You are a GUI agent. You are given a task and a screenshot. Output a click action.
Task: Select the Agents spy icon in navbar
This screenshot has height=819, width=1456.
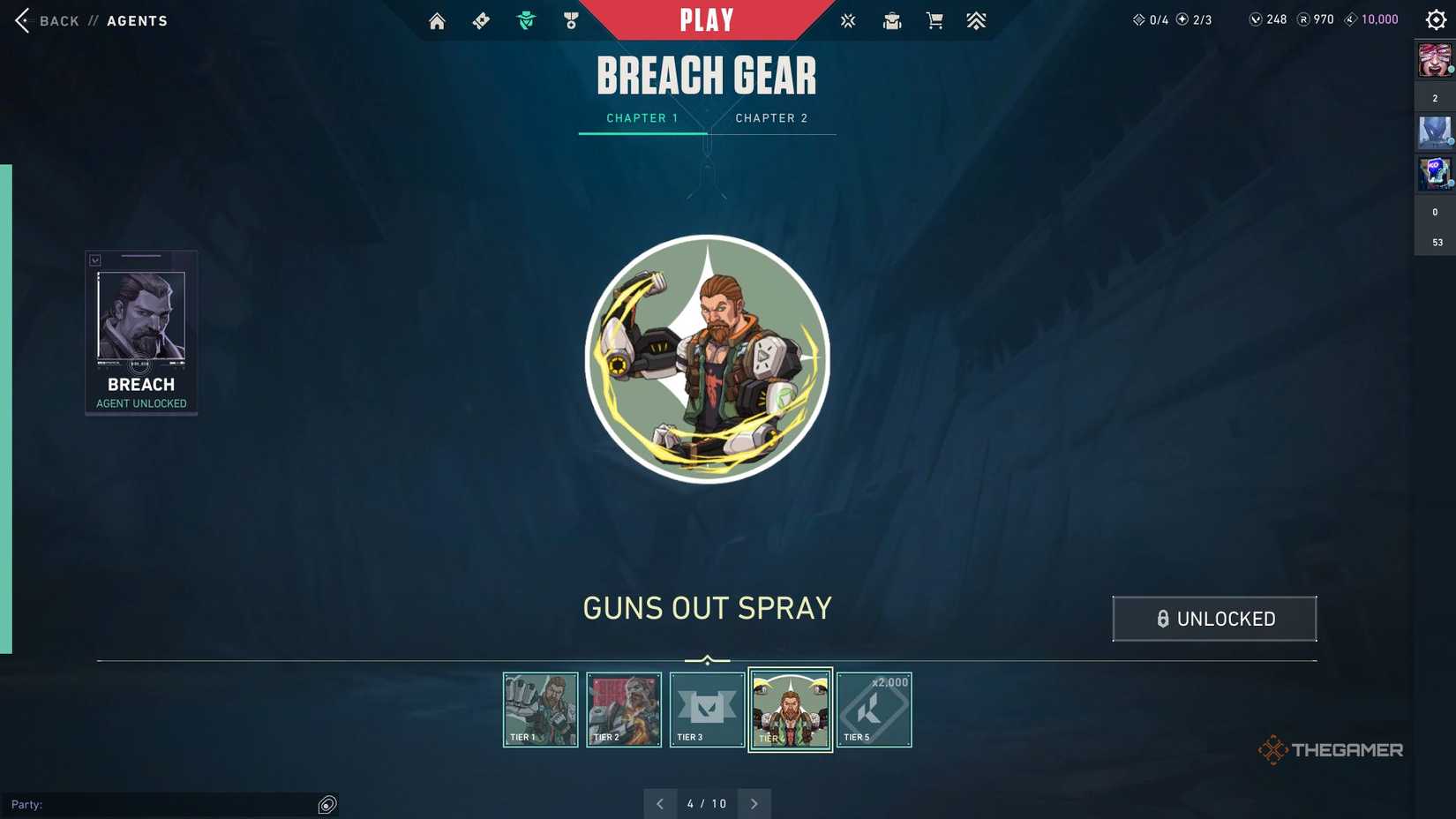click(x=526, y=20)
